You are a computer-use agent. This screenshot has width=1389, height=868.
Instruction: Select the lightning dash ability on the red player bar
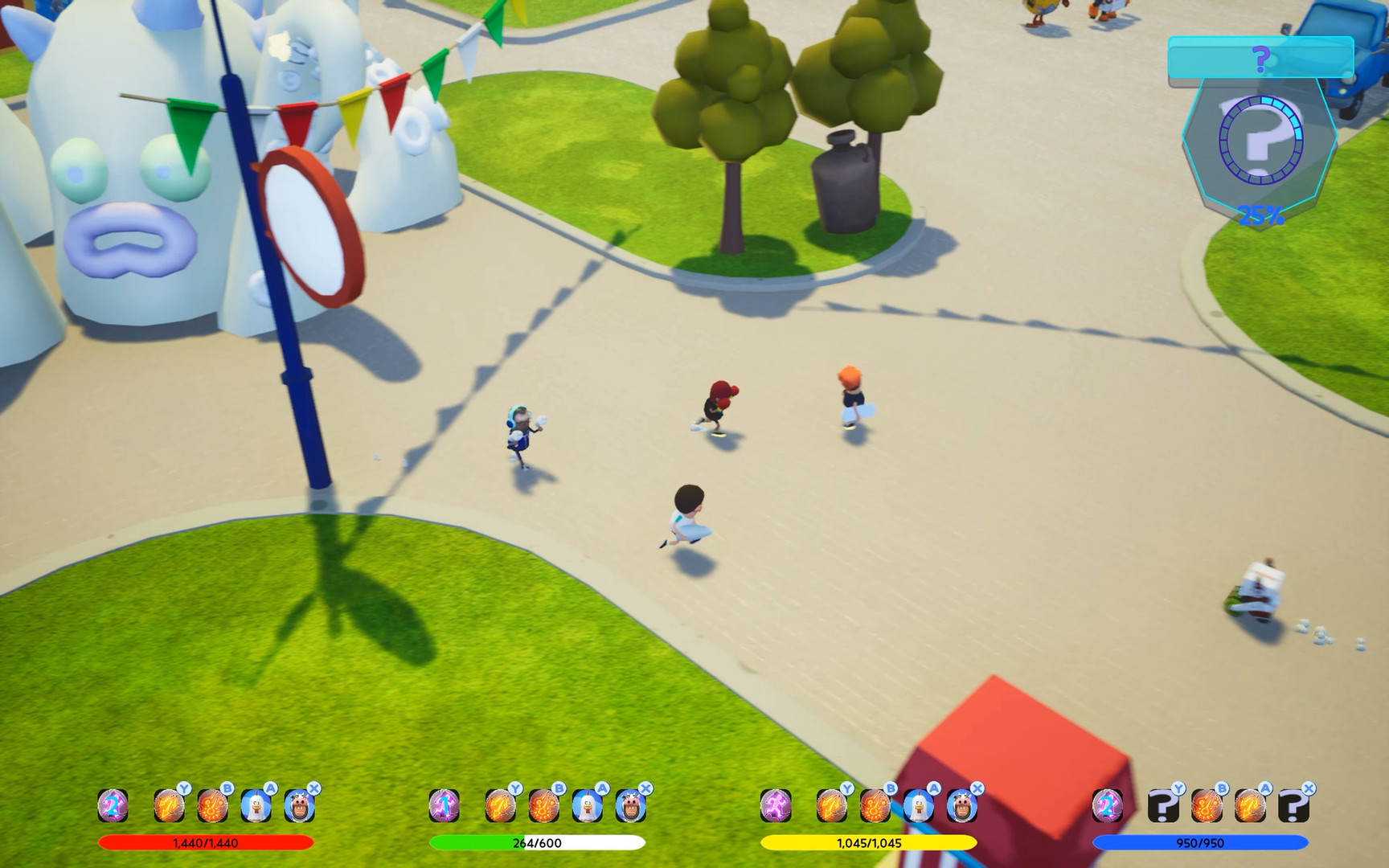pyautogui.click(x=168, y=806)
